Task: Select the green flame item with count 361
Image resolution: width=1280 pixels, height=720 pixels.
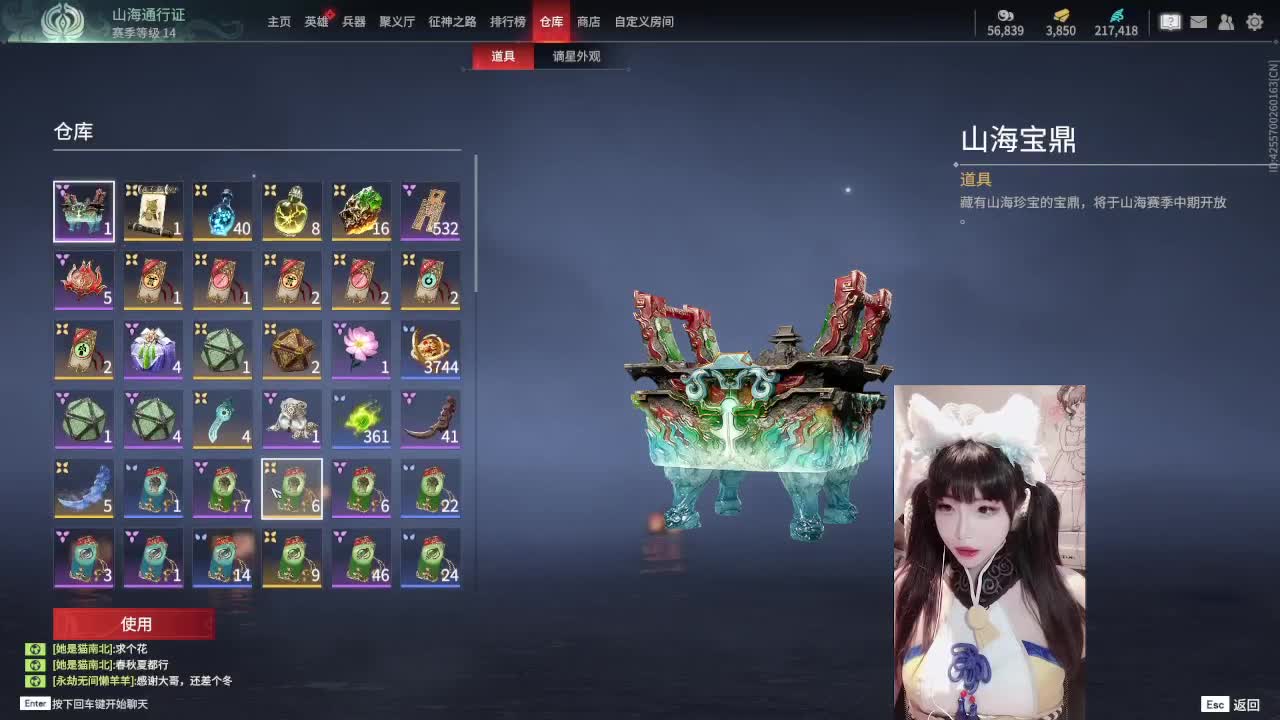Action: 361,418
